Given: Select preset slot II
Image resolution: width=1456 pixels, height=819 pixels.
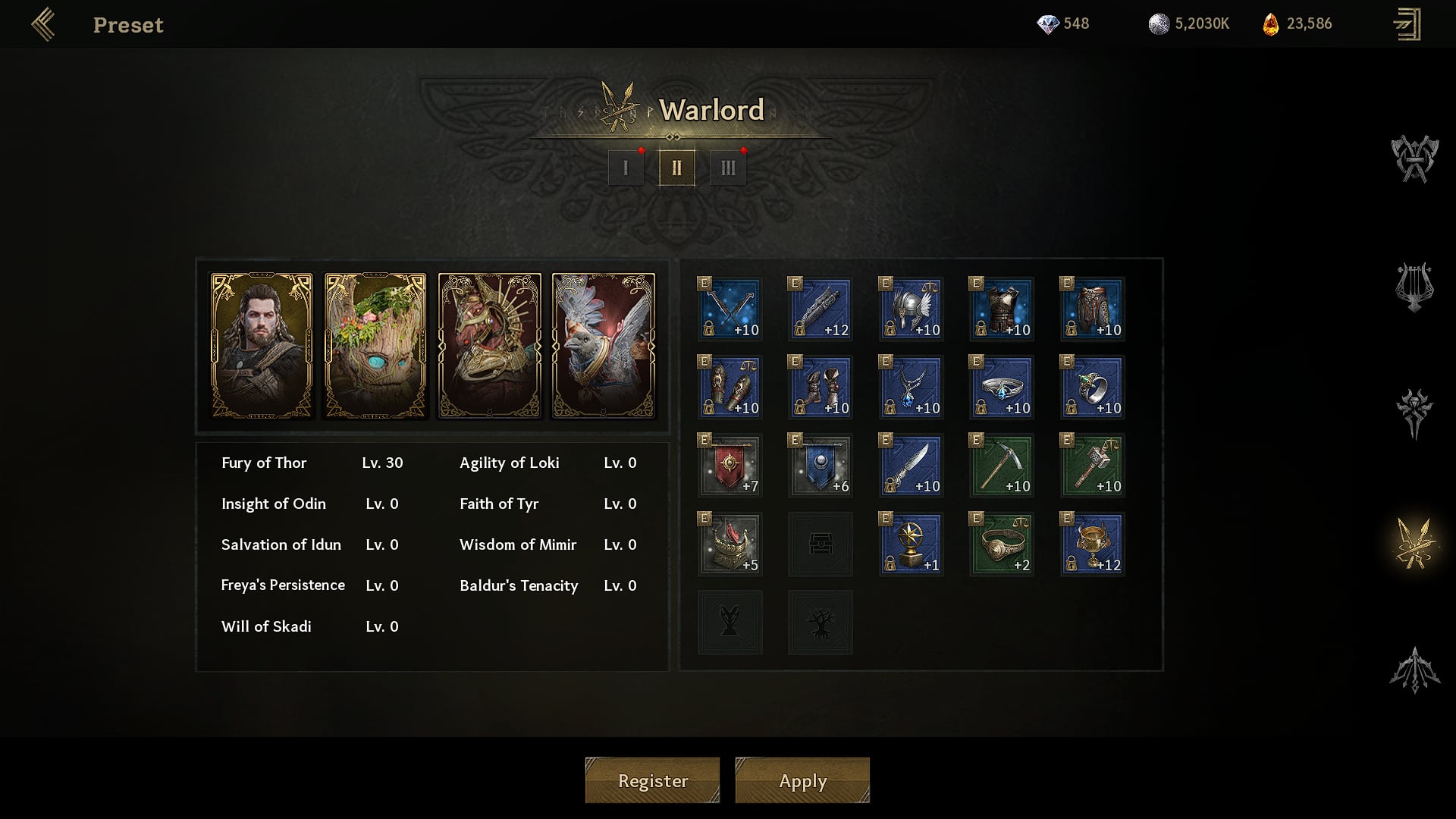Looking at the screenshot, I should tap(676, 168).
